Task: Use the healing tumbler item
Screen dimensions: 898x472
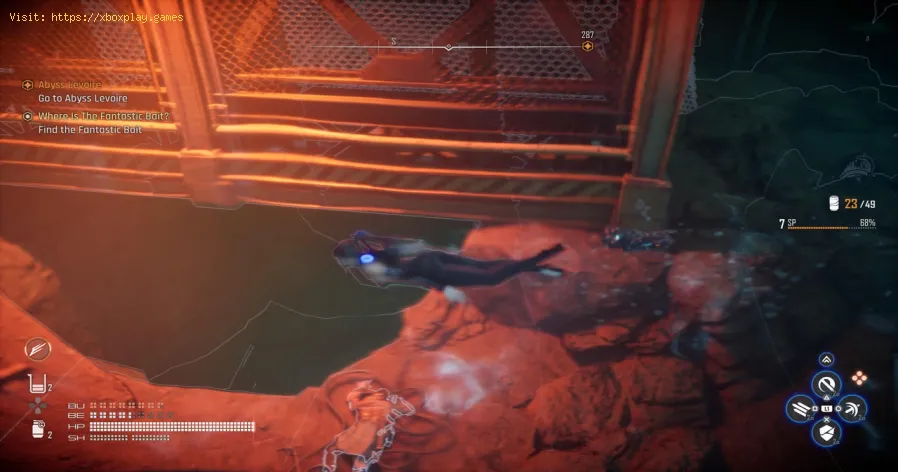Action: click(40, 385)
